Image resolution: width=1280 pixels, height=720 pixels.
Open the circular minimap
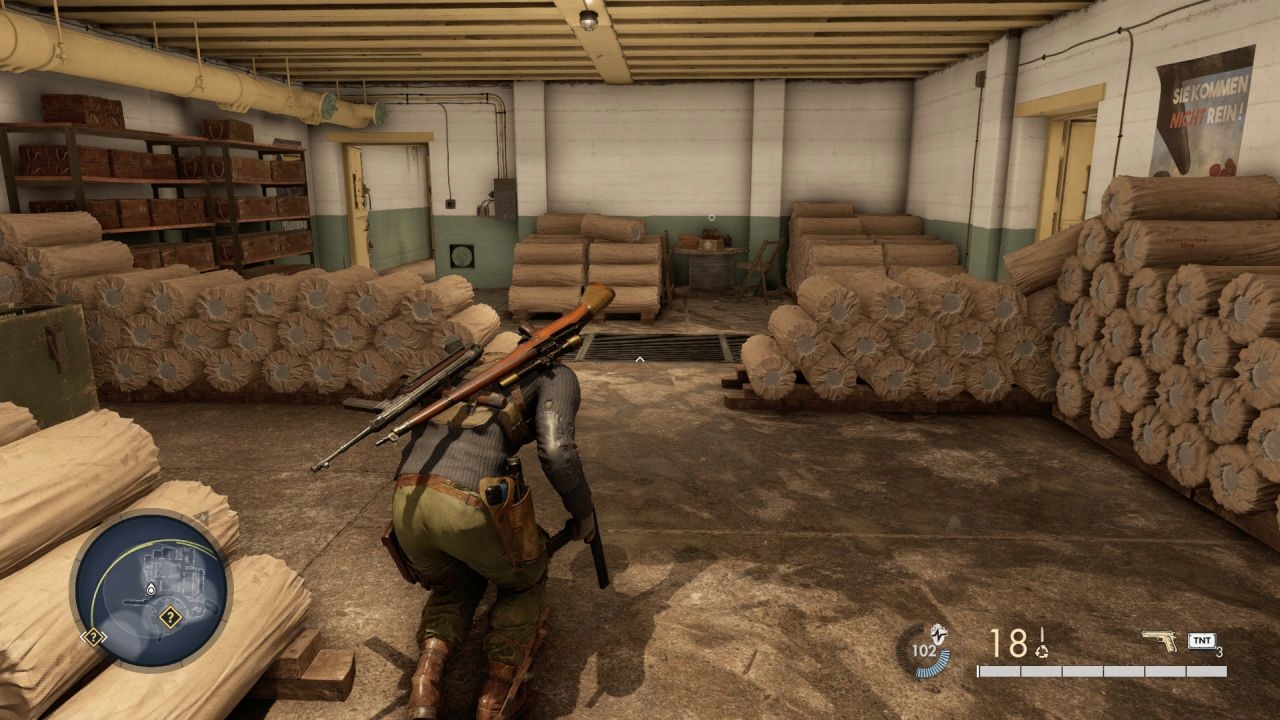click(151, 589)
